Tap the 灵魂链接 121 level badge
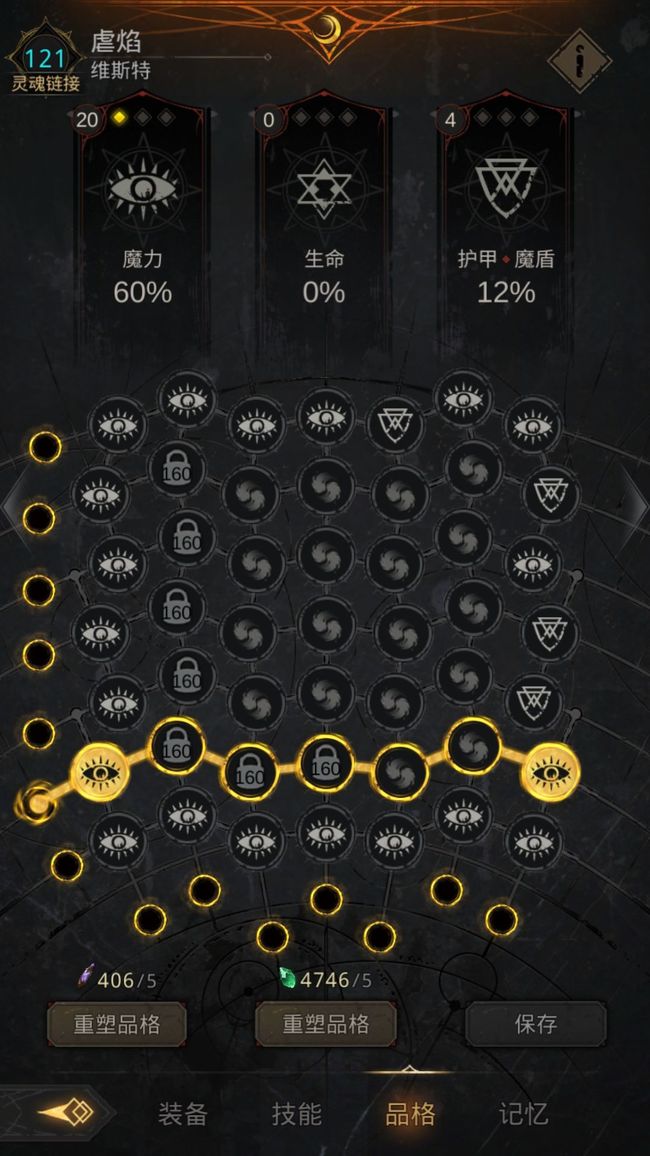Image resolution: width=650 pixels, height=1156 pixels. click(45, 63)
